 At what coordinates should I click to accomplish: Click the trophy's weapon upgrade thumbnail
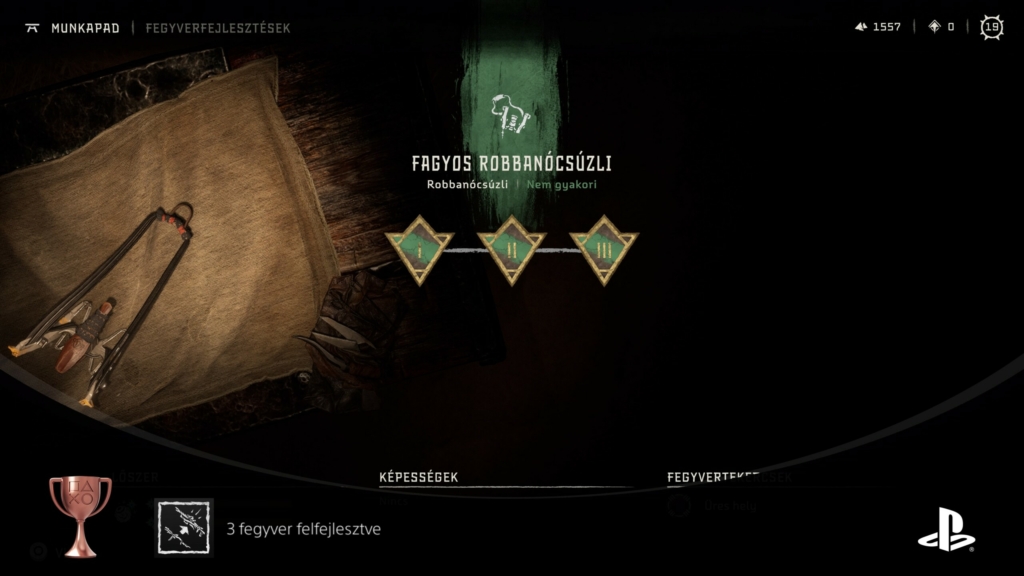click(185, 527)
